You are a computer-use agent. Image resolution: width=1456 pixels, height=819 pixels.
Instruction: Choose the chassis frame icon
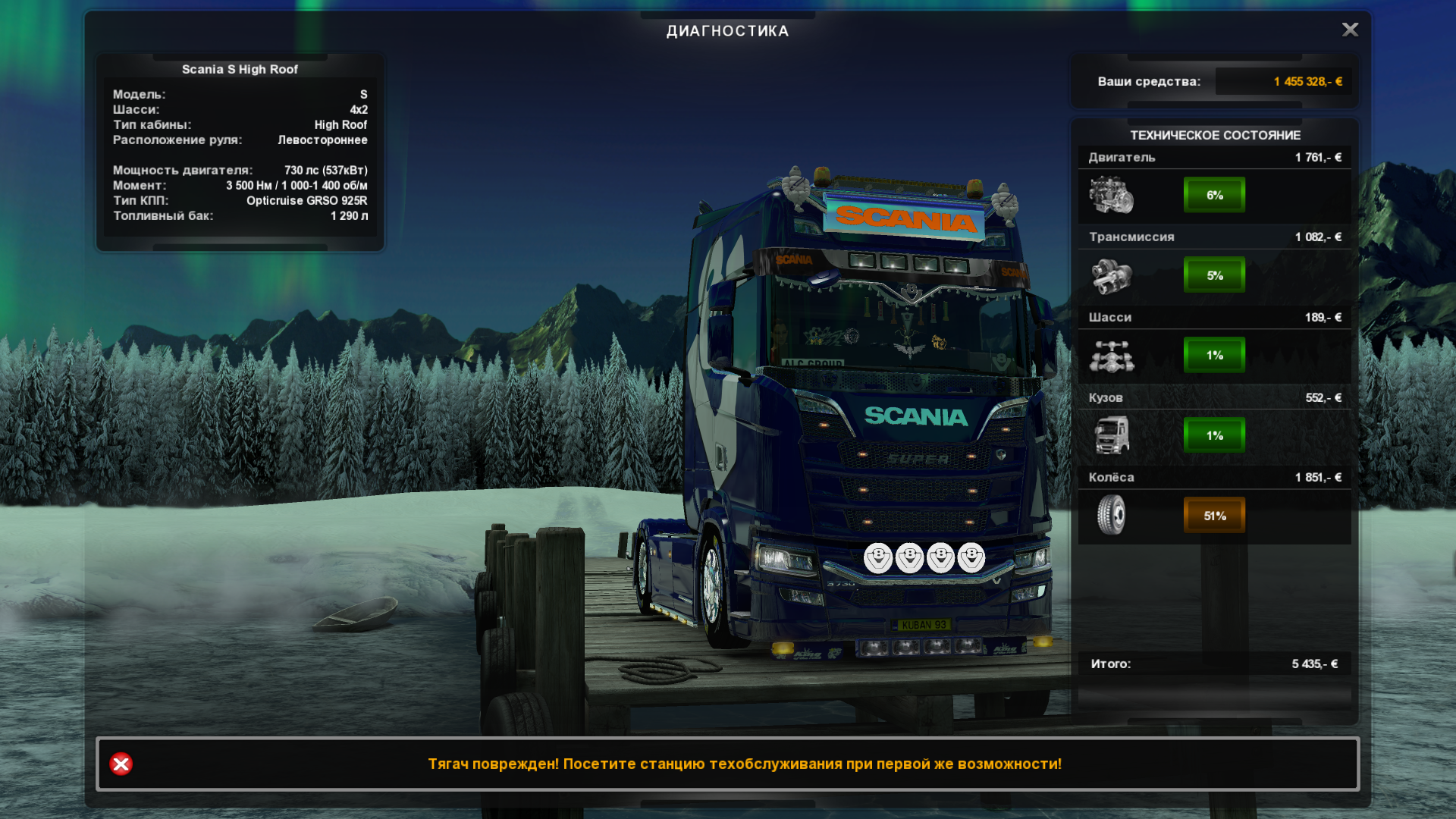(1111, 356)
